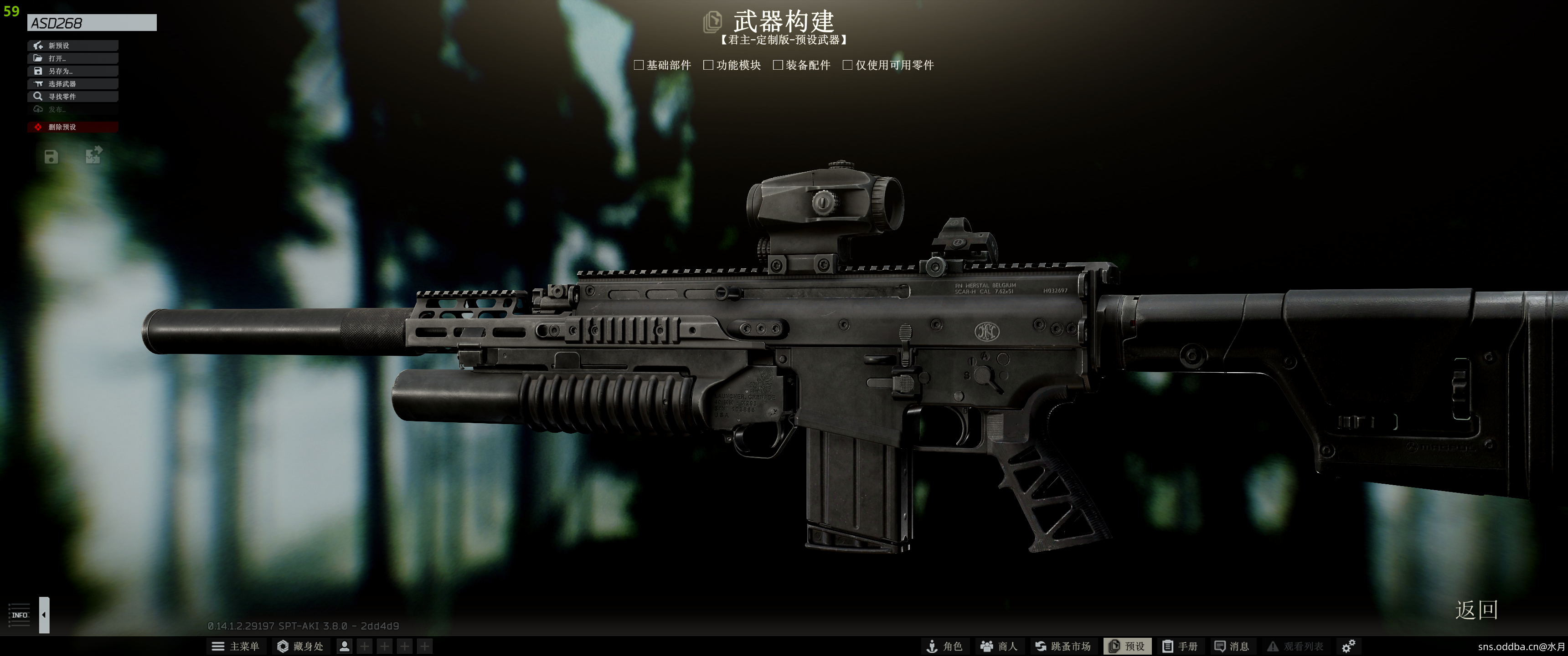
Task: Toggle the 功能模块 checkbox
Action: point(708,65)
